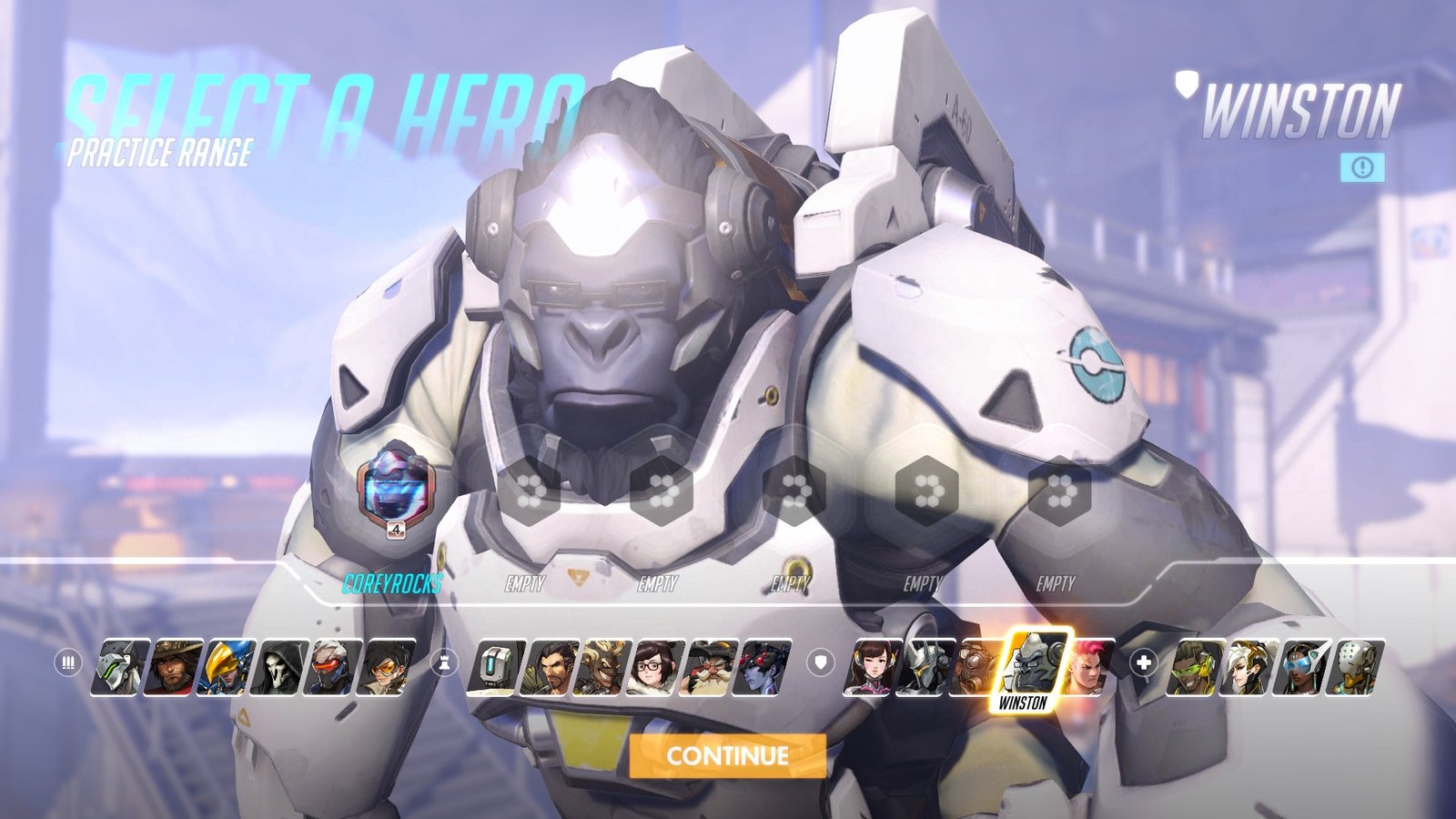Image resolution: width=1456 pixels, height=819 pixels.
Task: Pick McCree as your hero
Action: (173, 668)
